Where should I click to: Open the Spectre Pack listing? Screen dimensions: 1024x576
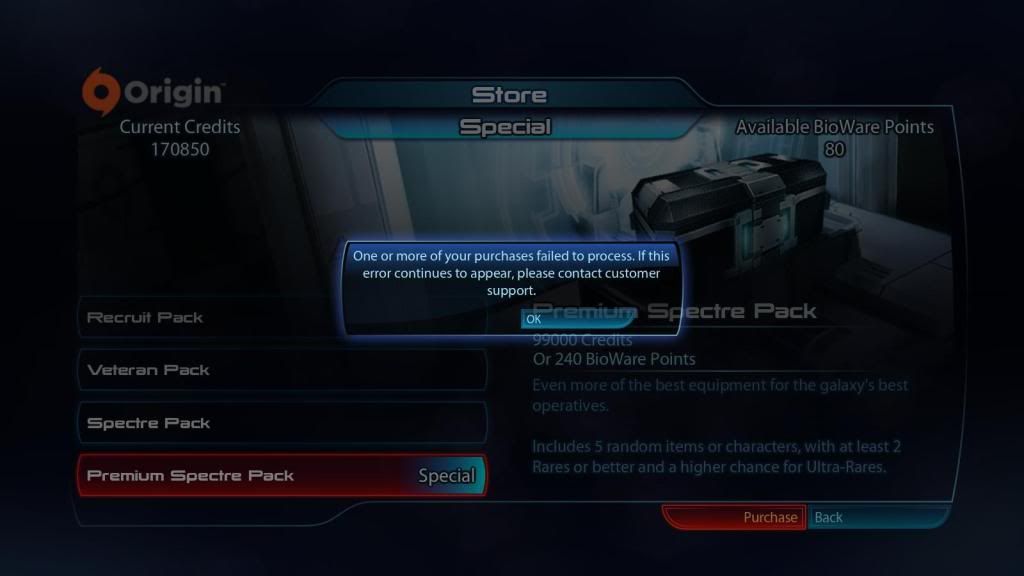tap(280, 423)
